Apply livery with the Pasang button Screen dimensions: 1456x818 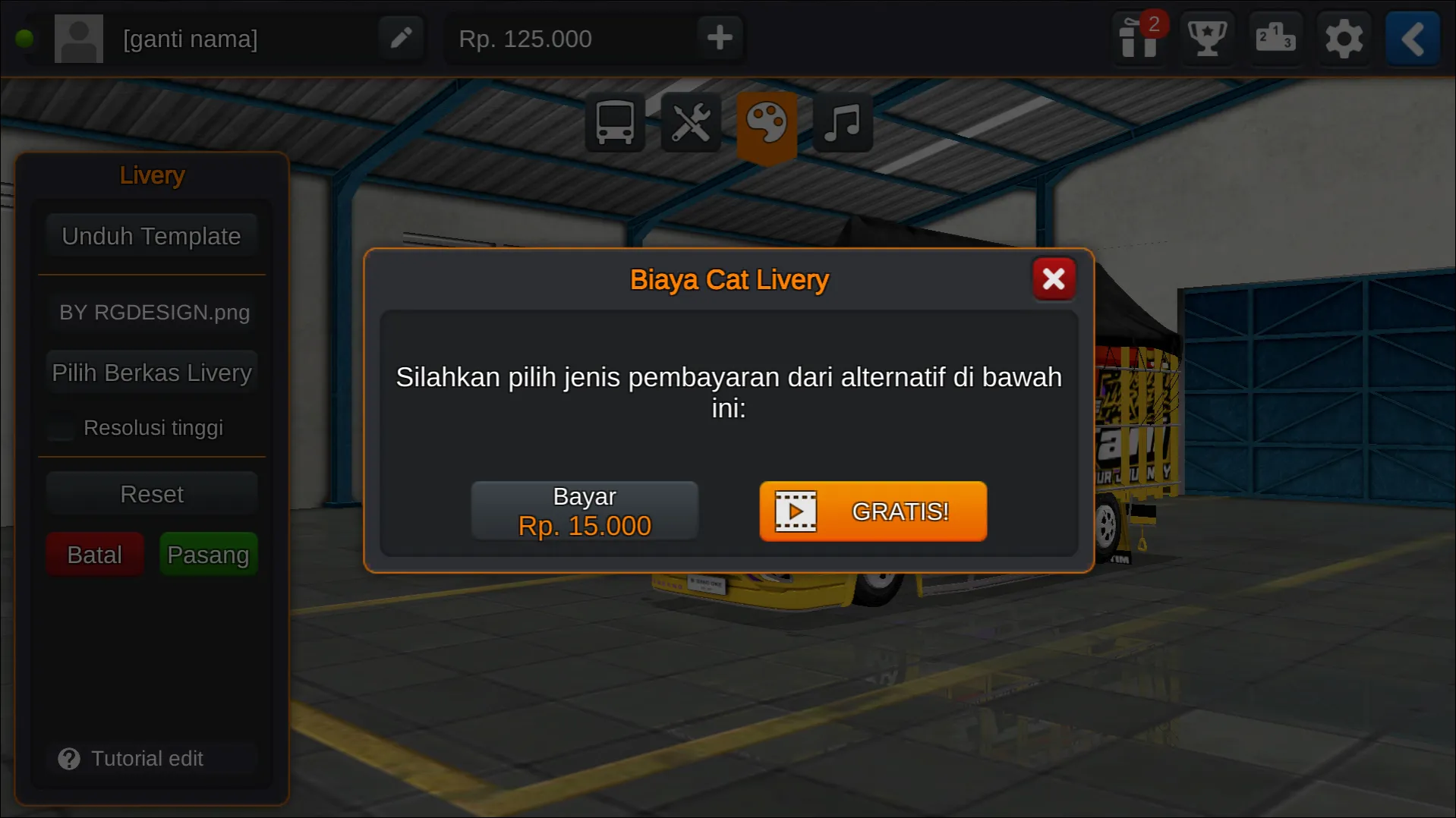pyautogui.click(x=208, y=554)
